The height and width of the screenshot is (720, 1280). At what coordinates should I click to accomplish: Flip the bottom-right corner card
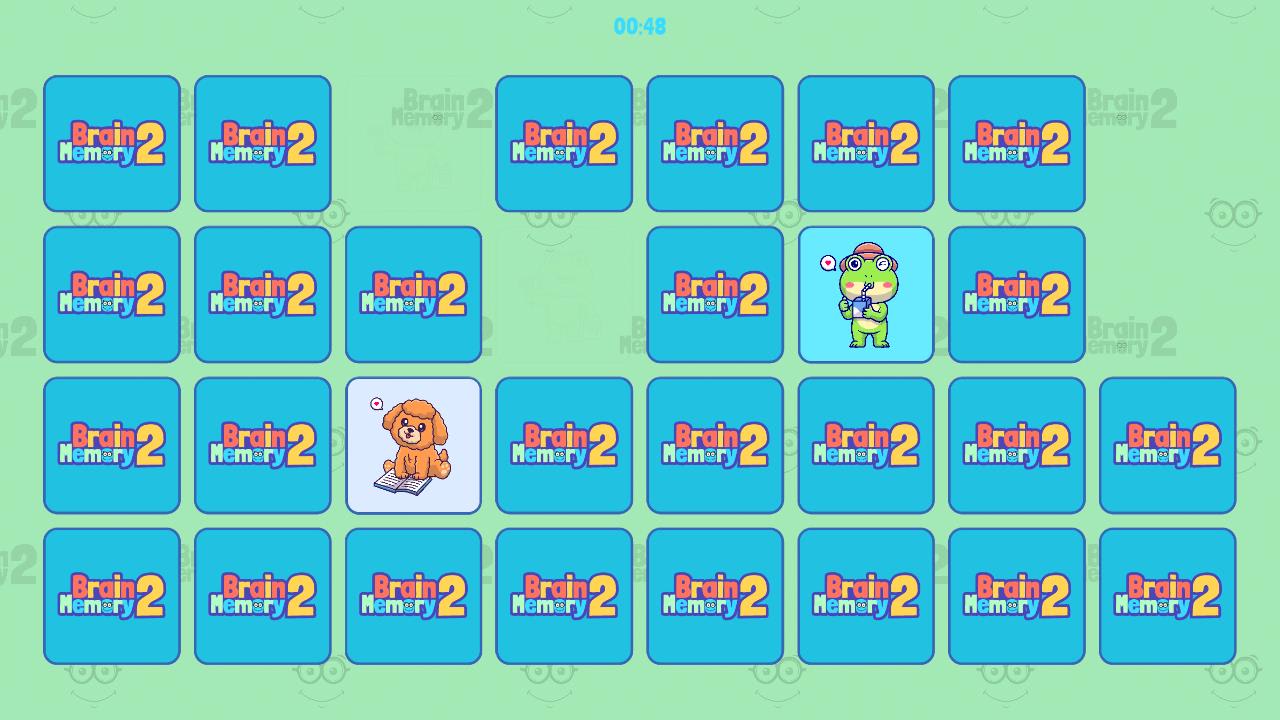click(1168, 595)
